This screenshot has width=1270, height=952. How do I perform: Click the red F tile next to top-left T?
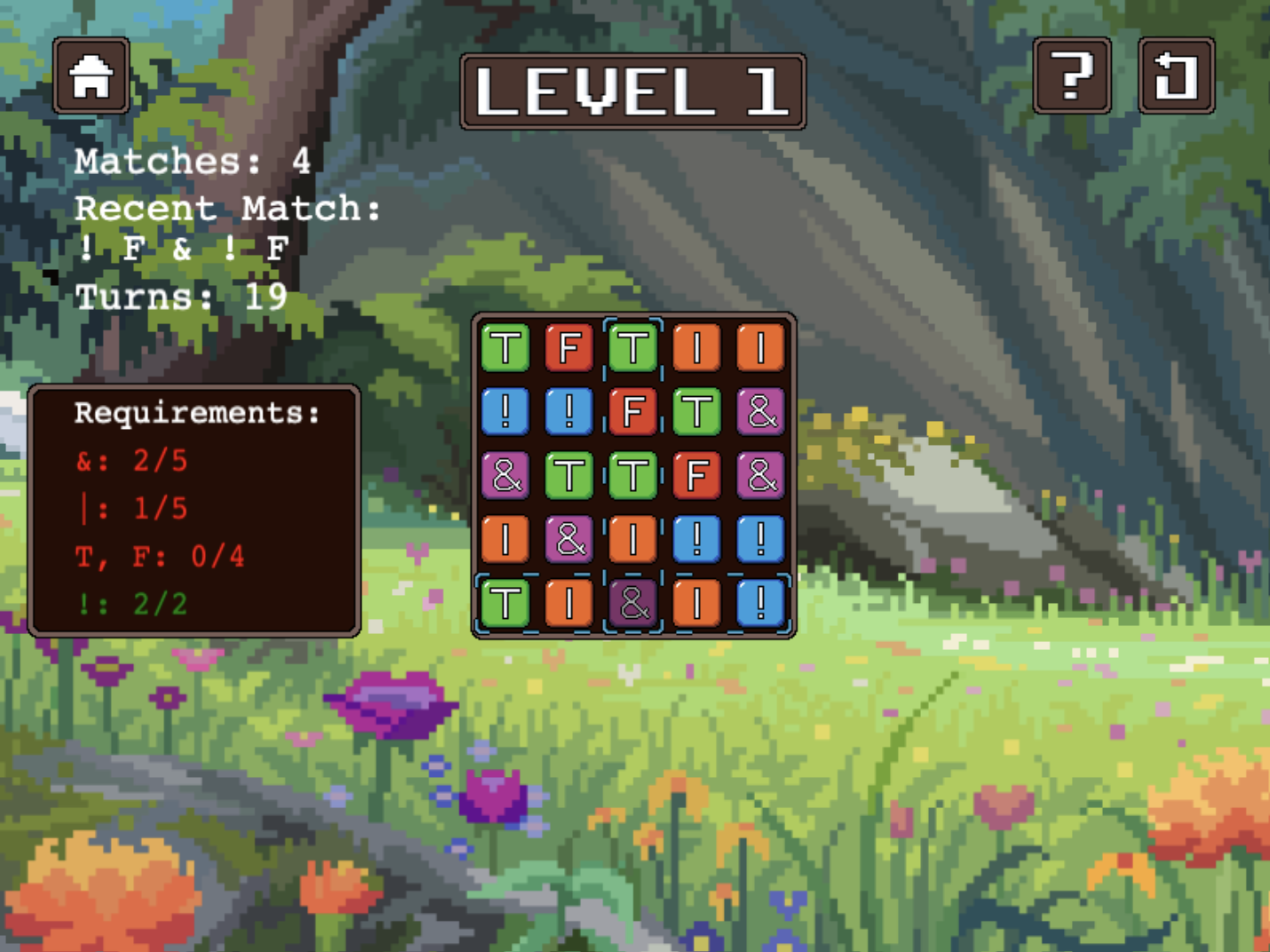tap(570, 347)
